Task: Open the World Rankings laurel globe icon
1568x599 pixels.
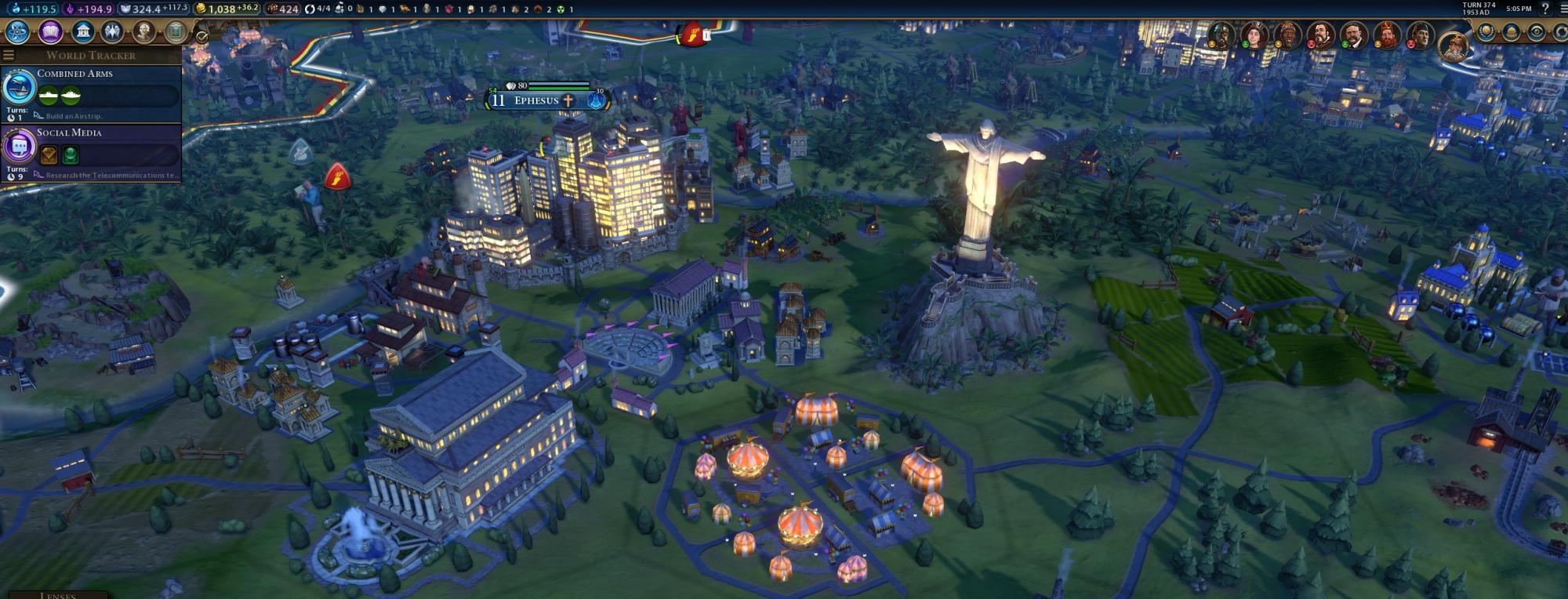Action: (1486, 33)
